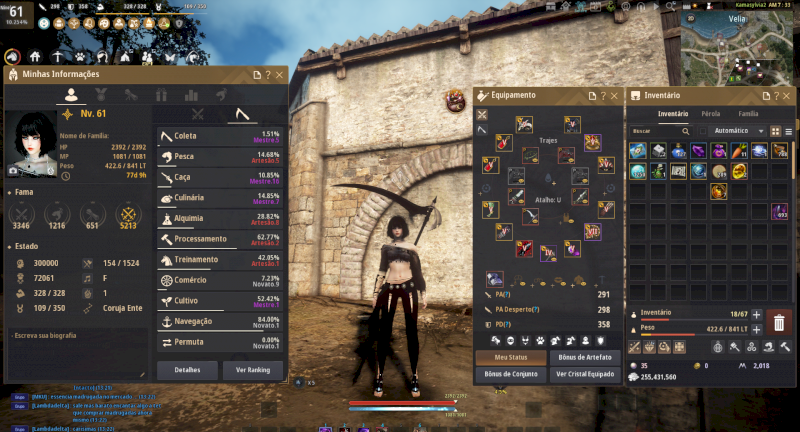Open Bônus de Artefato
Image resolution: width=800 pixels, height=432 pixels.
(x=583, y=357)
